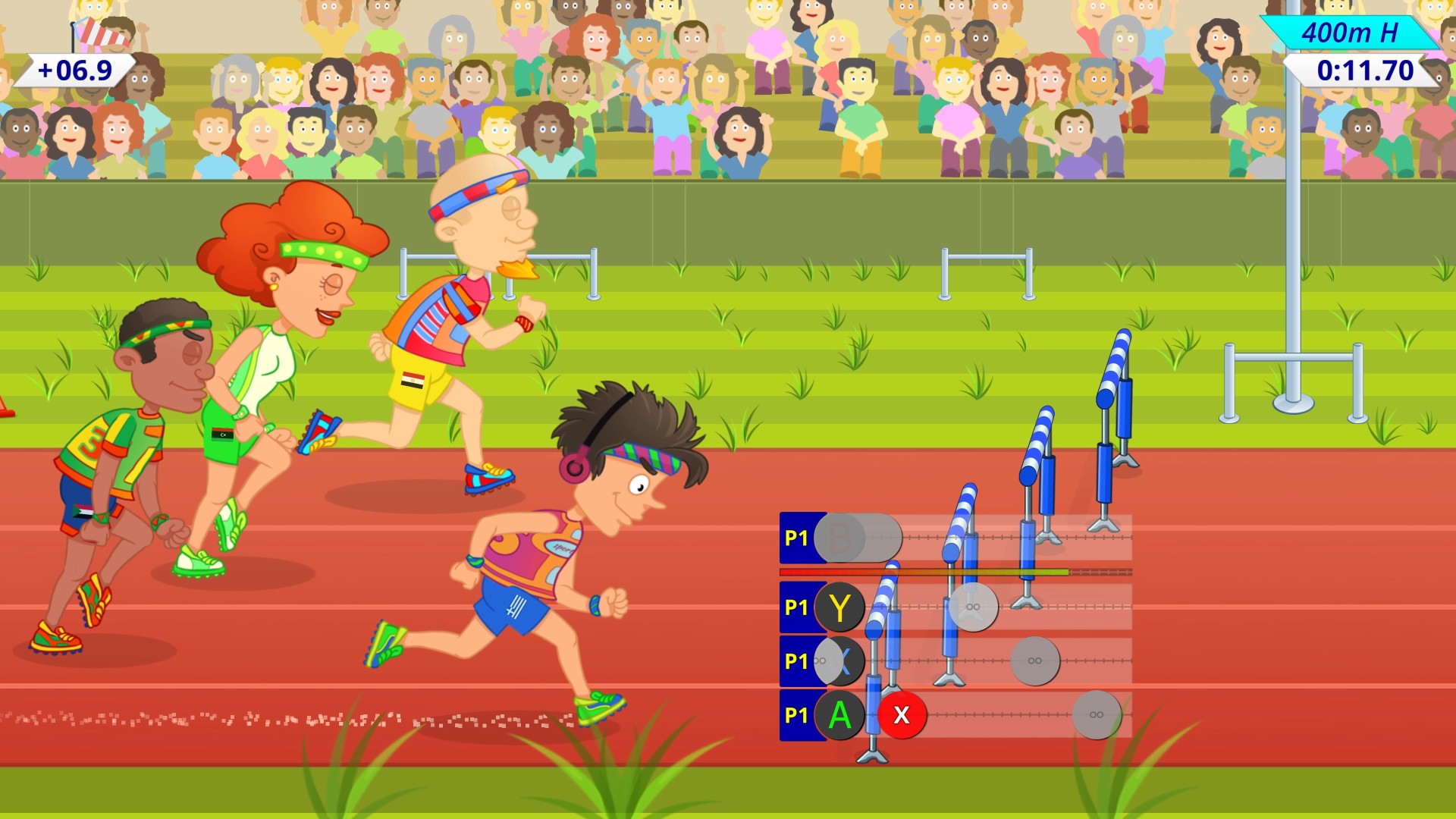The image size is (1456, 819).
Task: Tap the red X failure marker
Action: 901,714
